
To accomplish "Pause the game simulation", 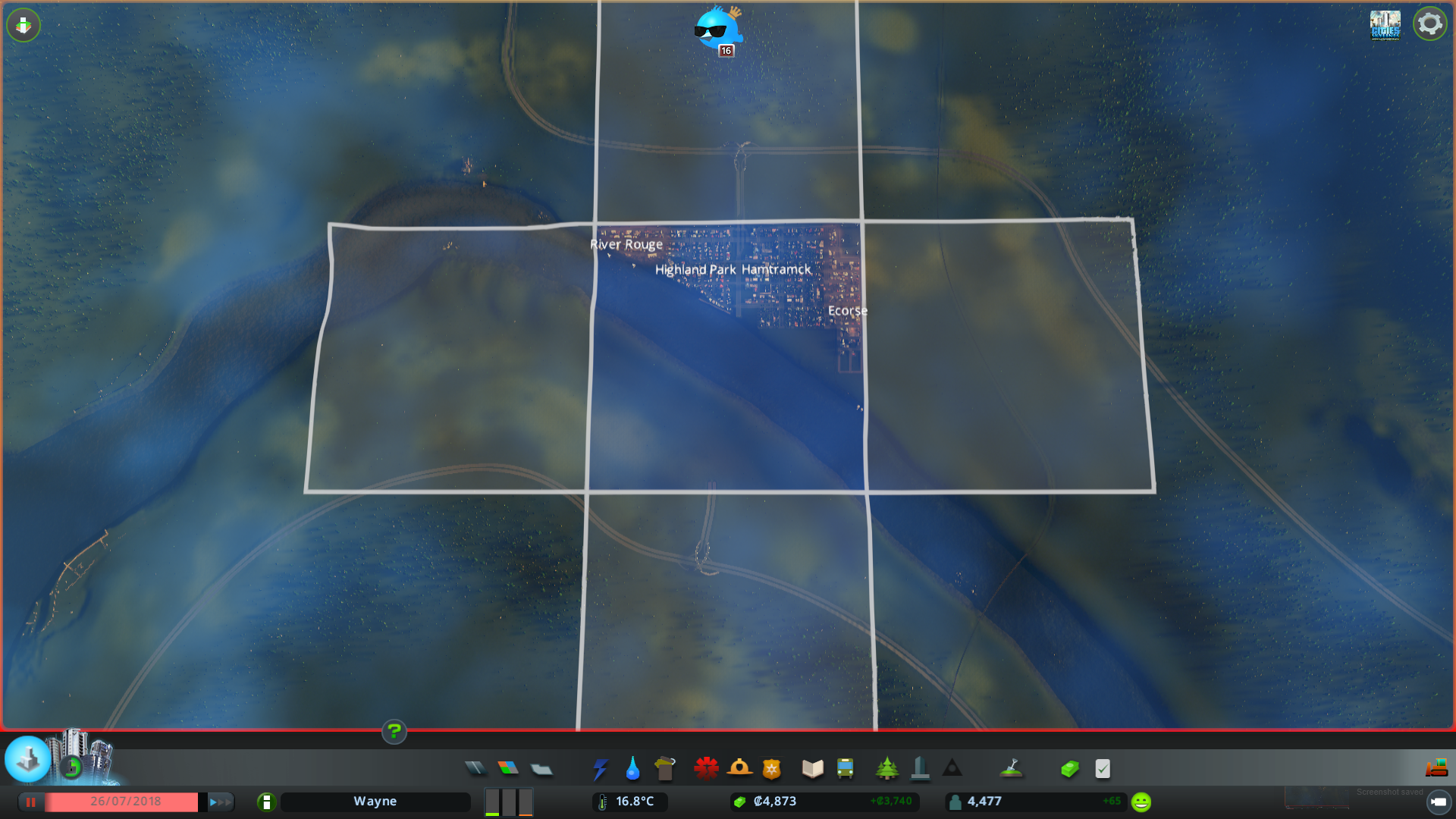I will 31,802.
